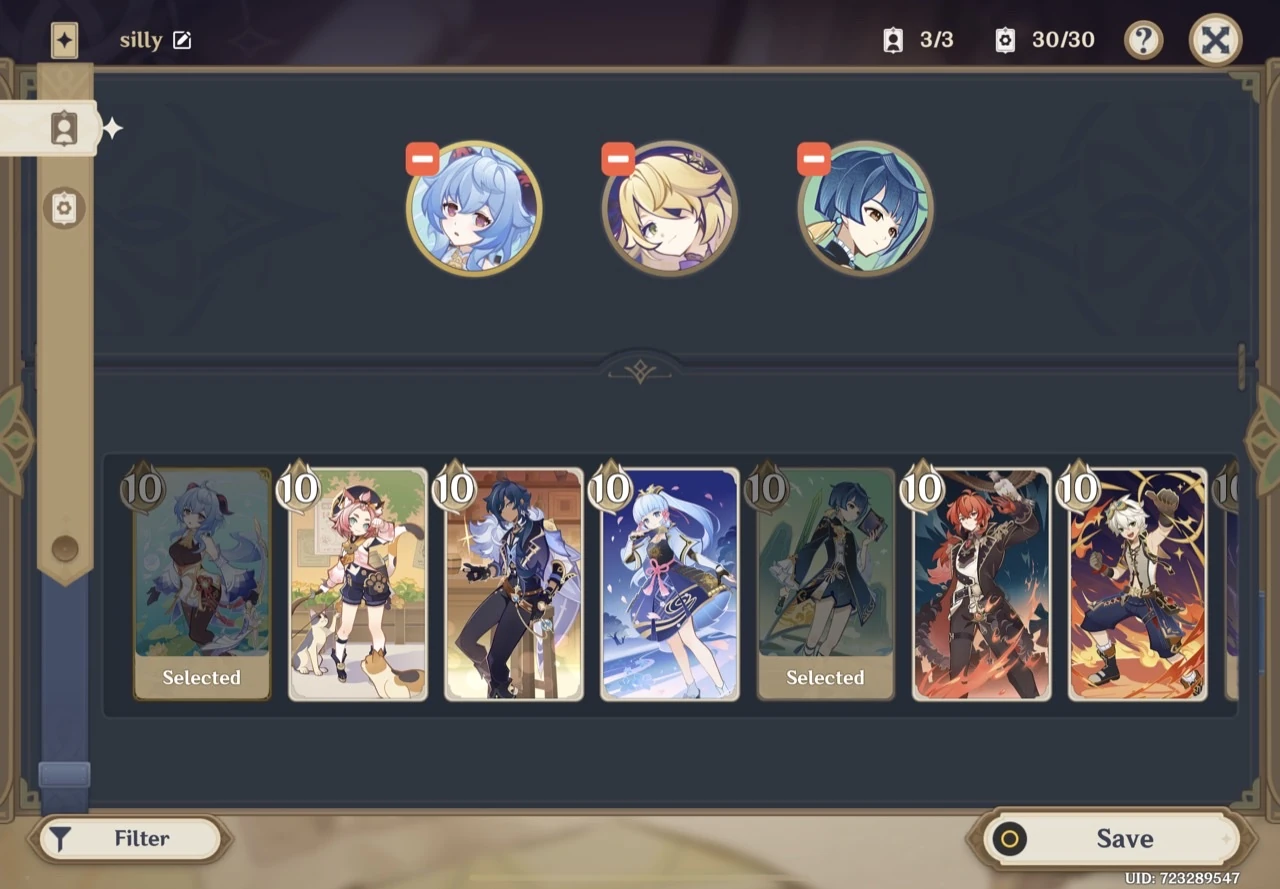Open the help question mark icon
The image size is (1280, 889).
pyautogui.click(x=1143, y=40)
